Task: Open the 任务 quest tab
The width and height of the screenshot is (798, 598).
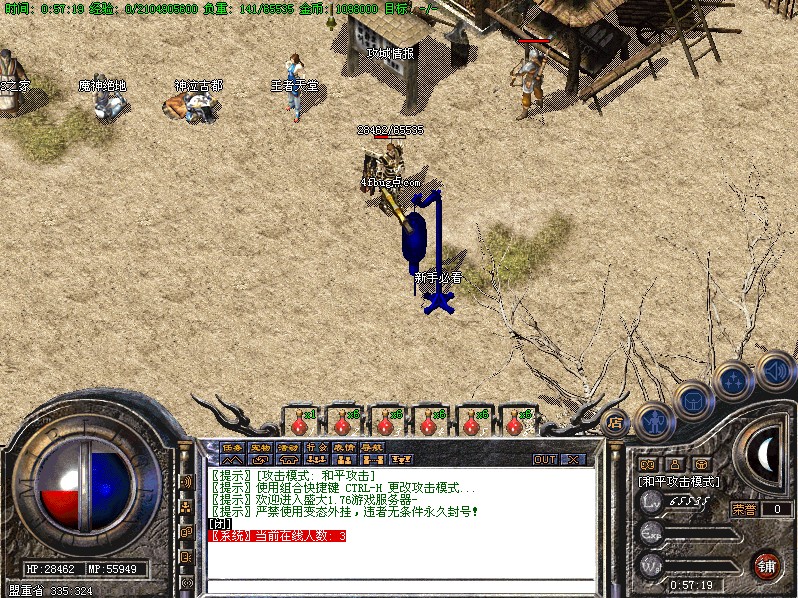Action: coord(232,447)
